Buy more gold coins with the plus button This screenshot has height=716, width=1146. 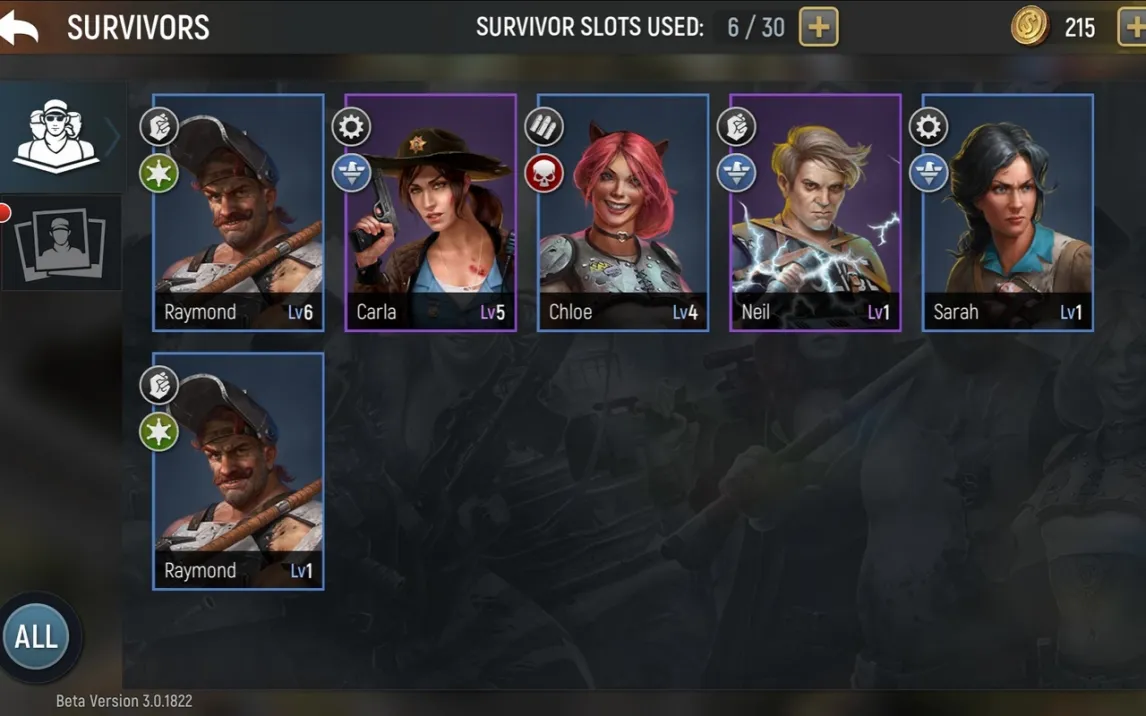pyautogui.click(x=1133, y=27)
